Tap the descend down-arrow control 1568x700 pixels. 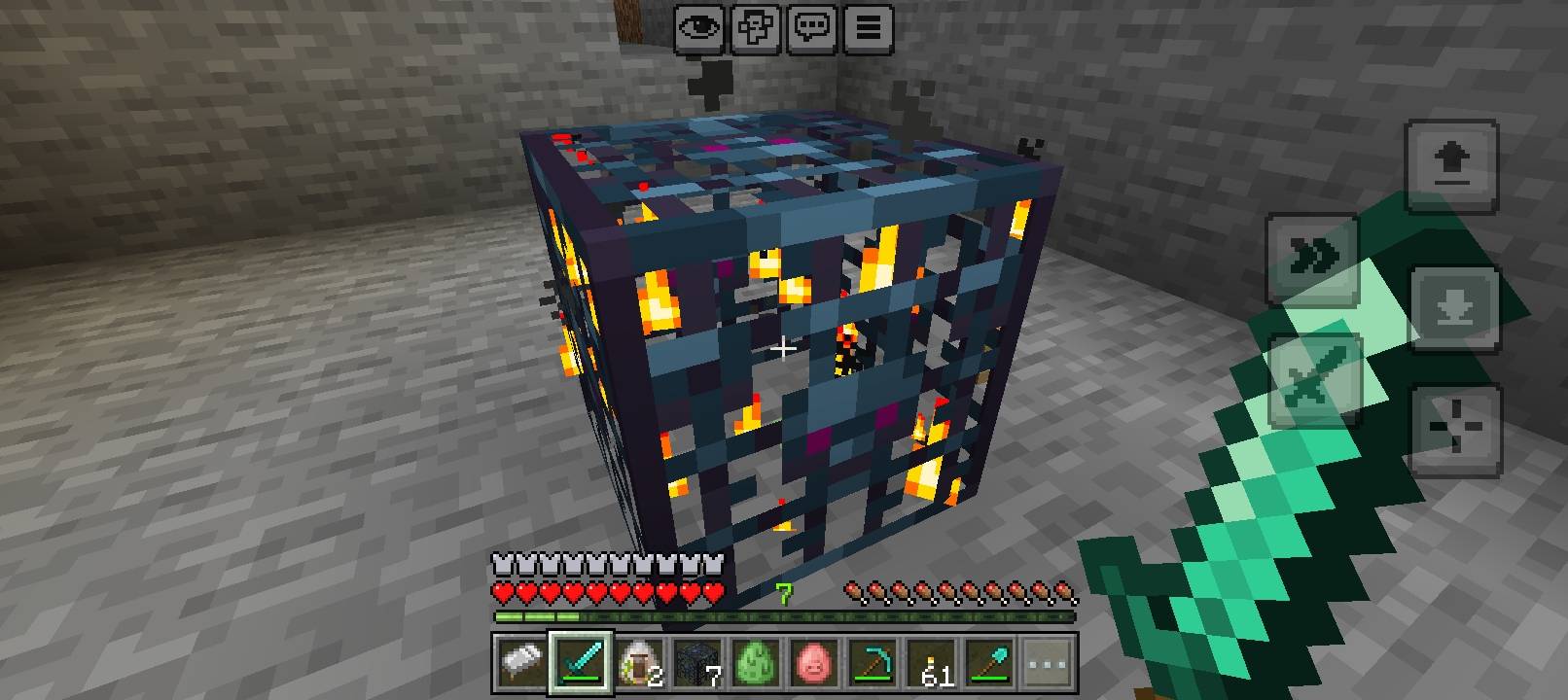pos(1456,309)
